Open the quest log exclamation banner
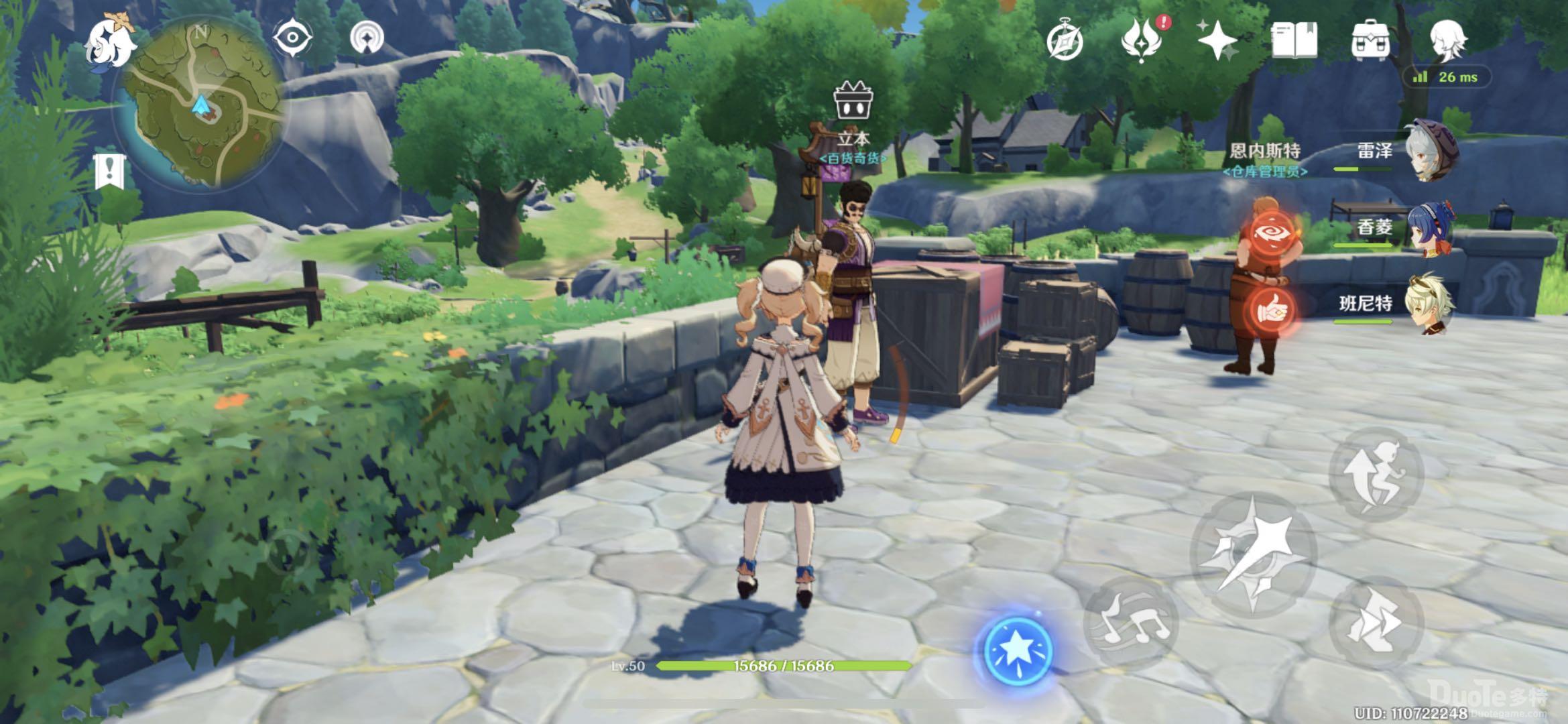This screenshot has height=724, width=1568. [x=110, y=170]
